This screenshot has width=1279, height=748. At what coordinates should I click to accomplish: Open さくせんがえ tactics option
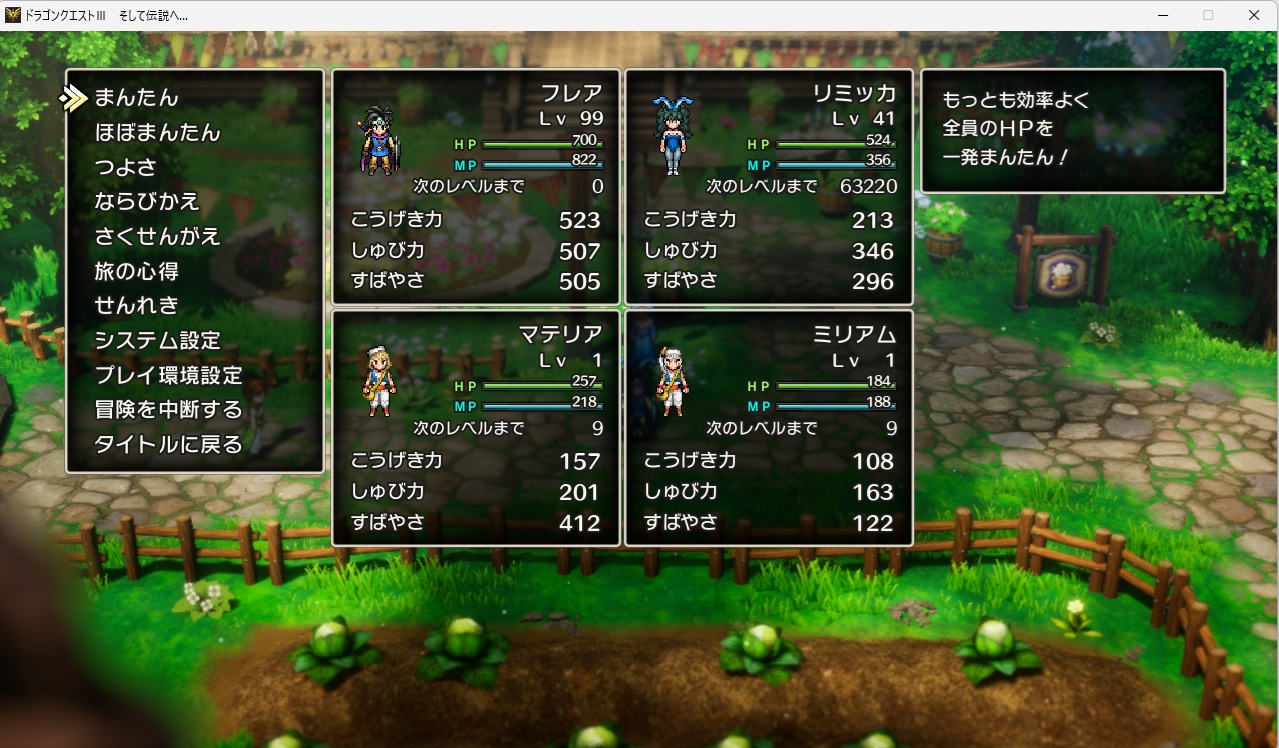157,237
